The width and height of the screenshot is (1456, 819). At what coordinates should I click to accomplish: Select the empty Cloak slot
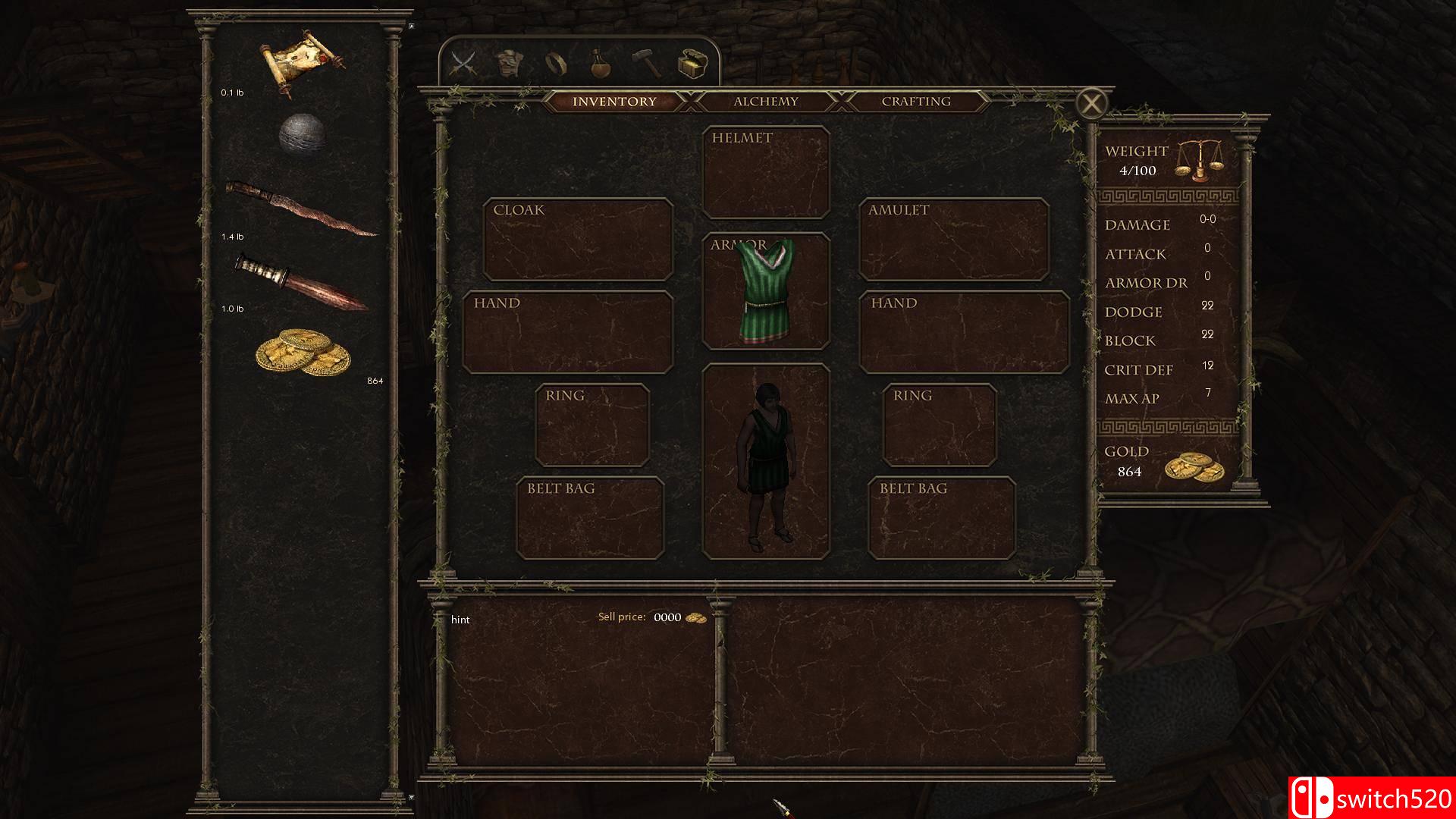pos(578,240)
